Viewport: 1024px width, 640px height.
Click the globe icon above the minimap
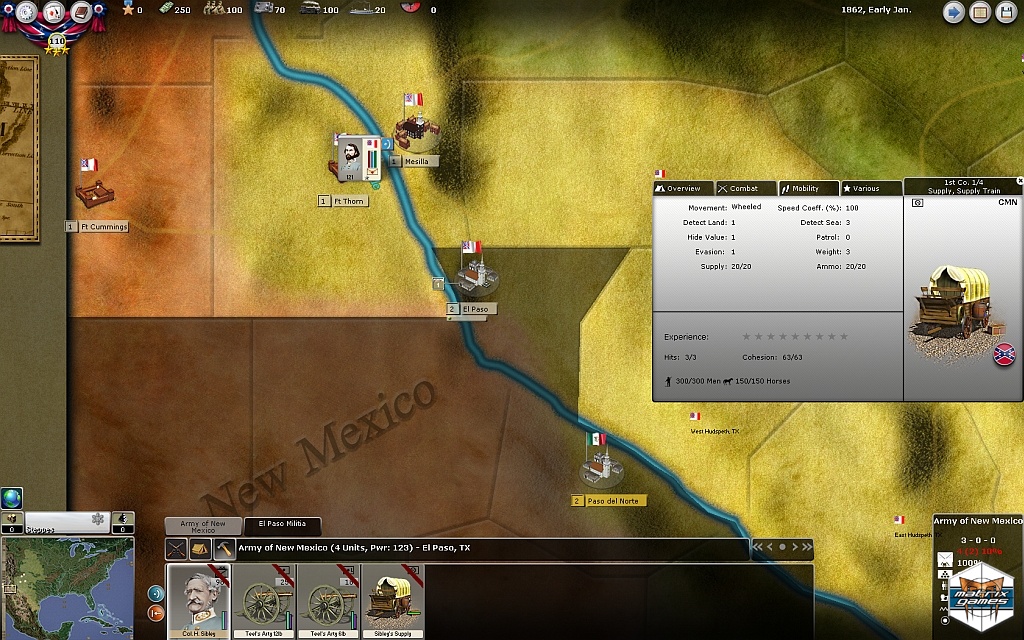11,497
